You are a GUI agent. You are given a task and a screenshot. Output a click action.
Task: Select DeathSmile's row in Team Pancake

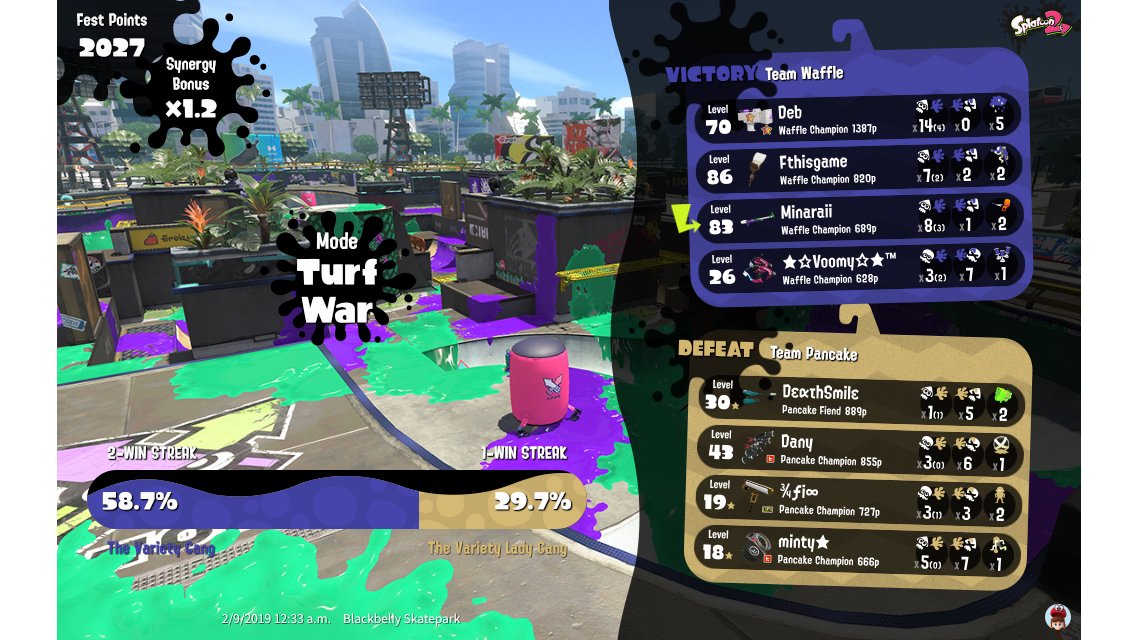(859, 399)
